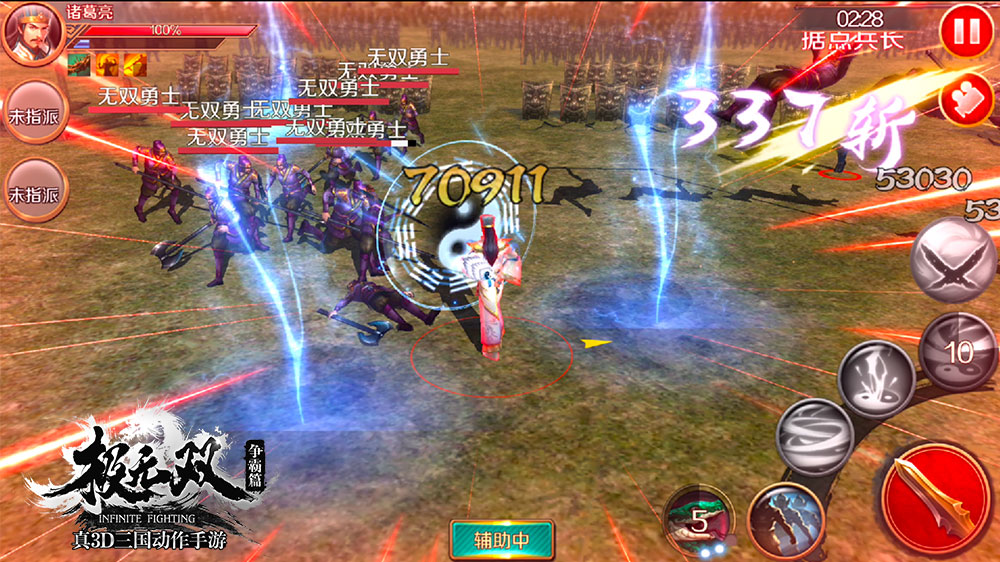Viewport: 1000px width, 562px height.
Task: Activate the blue claw slash skill
Action: pos(783,517)
